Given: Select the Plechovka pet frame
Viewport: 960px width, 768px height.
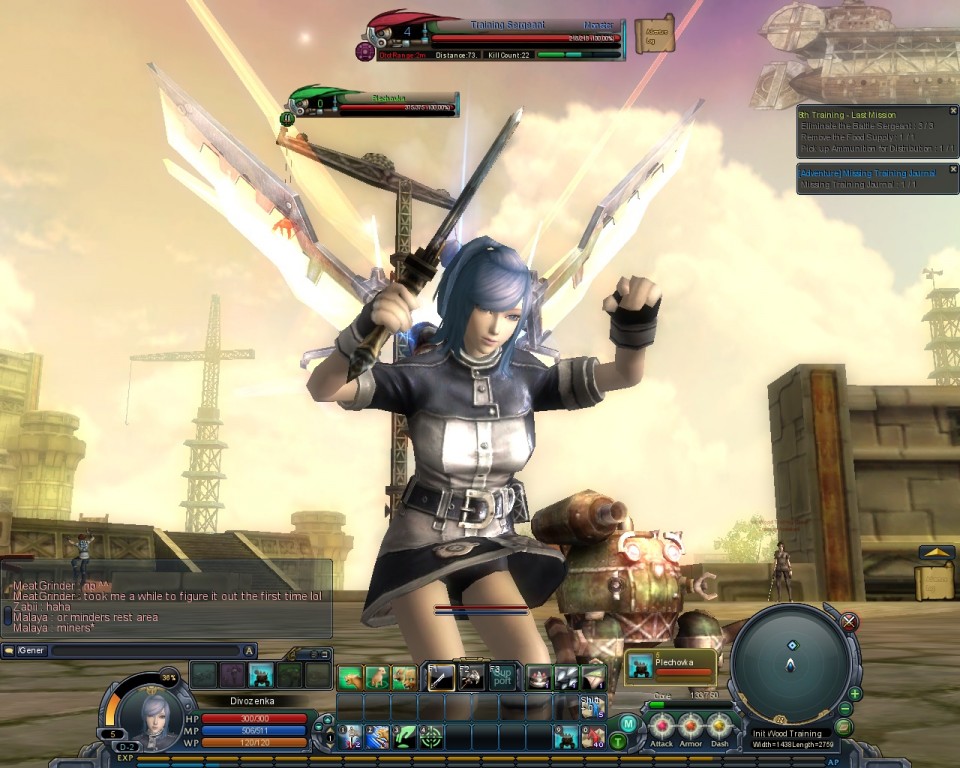Looking at the screenshot, I should click(x=670, y=665).
